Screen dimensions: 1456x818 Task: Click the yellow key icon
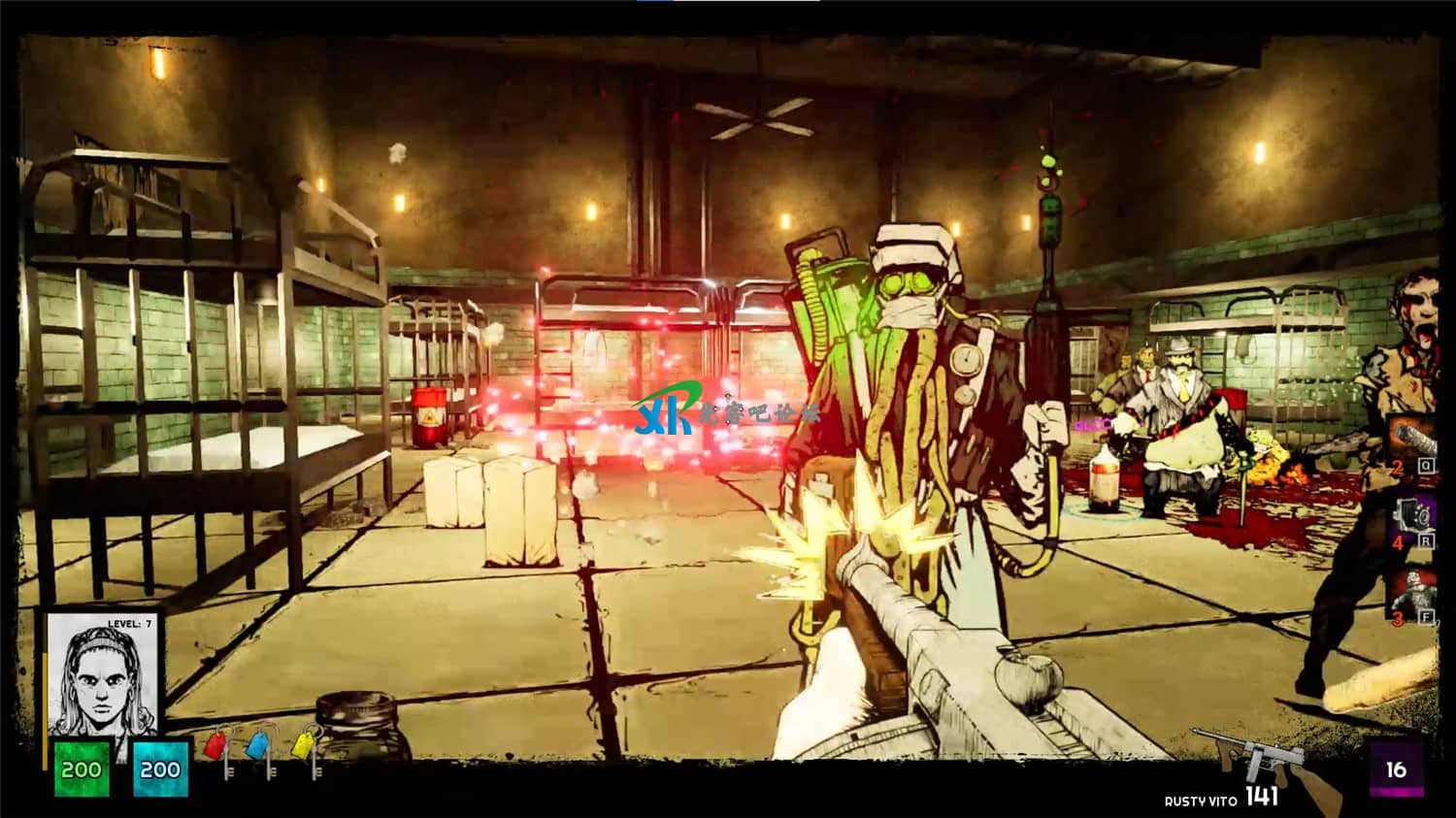pyautogui.click(x=305, y=747)
